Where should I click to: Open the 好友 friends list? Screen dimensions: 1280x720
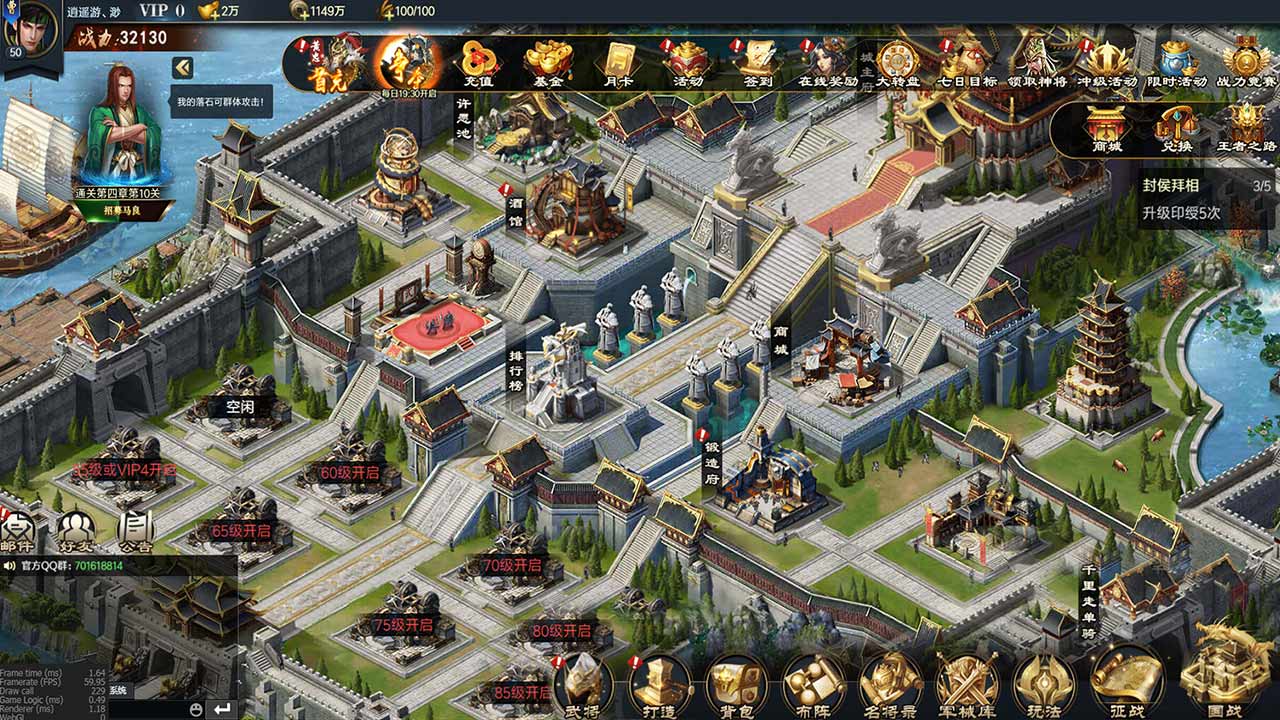click(x=76, y=530)
